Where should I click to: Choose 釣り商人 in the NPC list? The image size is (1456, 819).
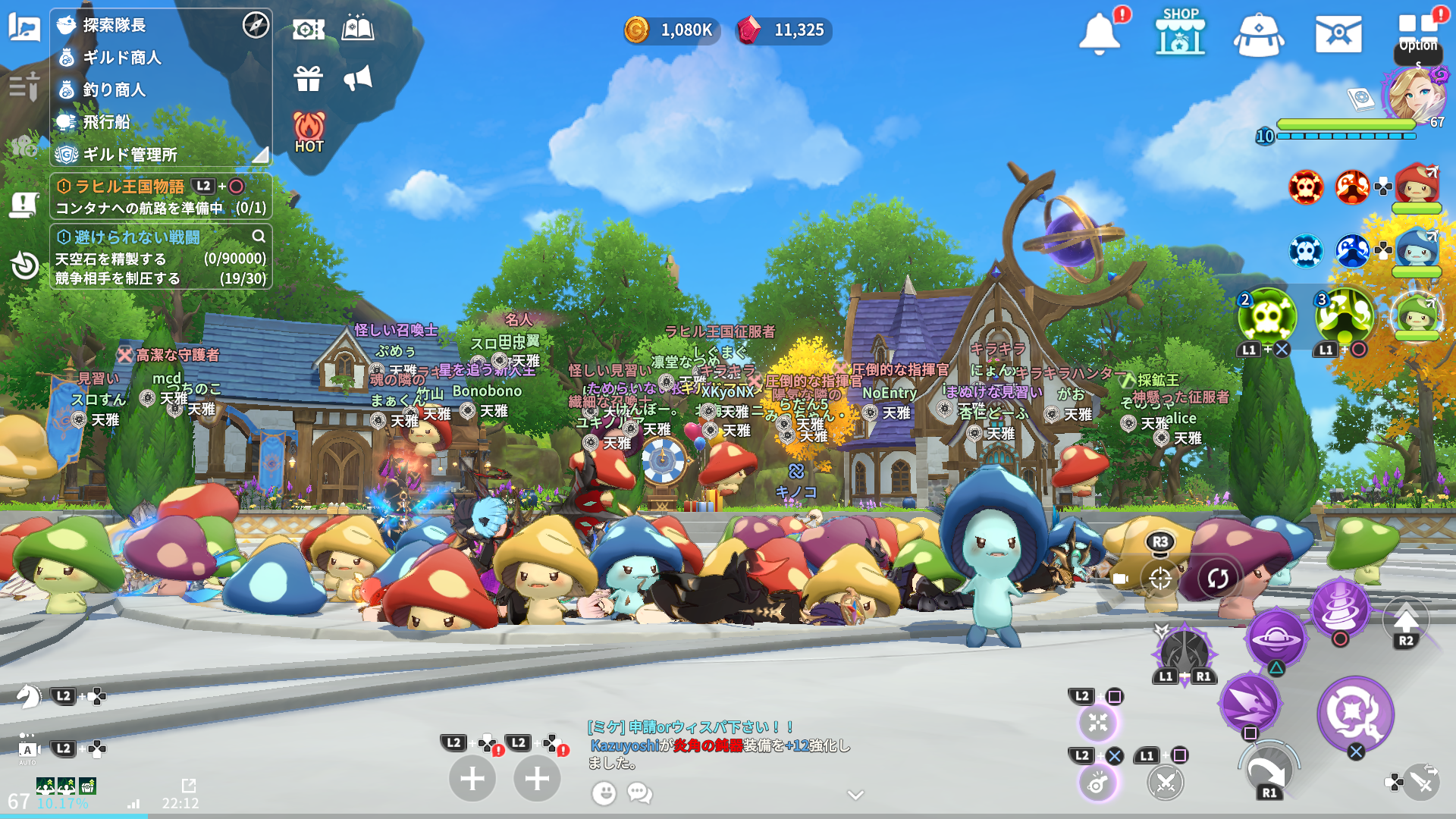114,89
